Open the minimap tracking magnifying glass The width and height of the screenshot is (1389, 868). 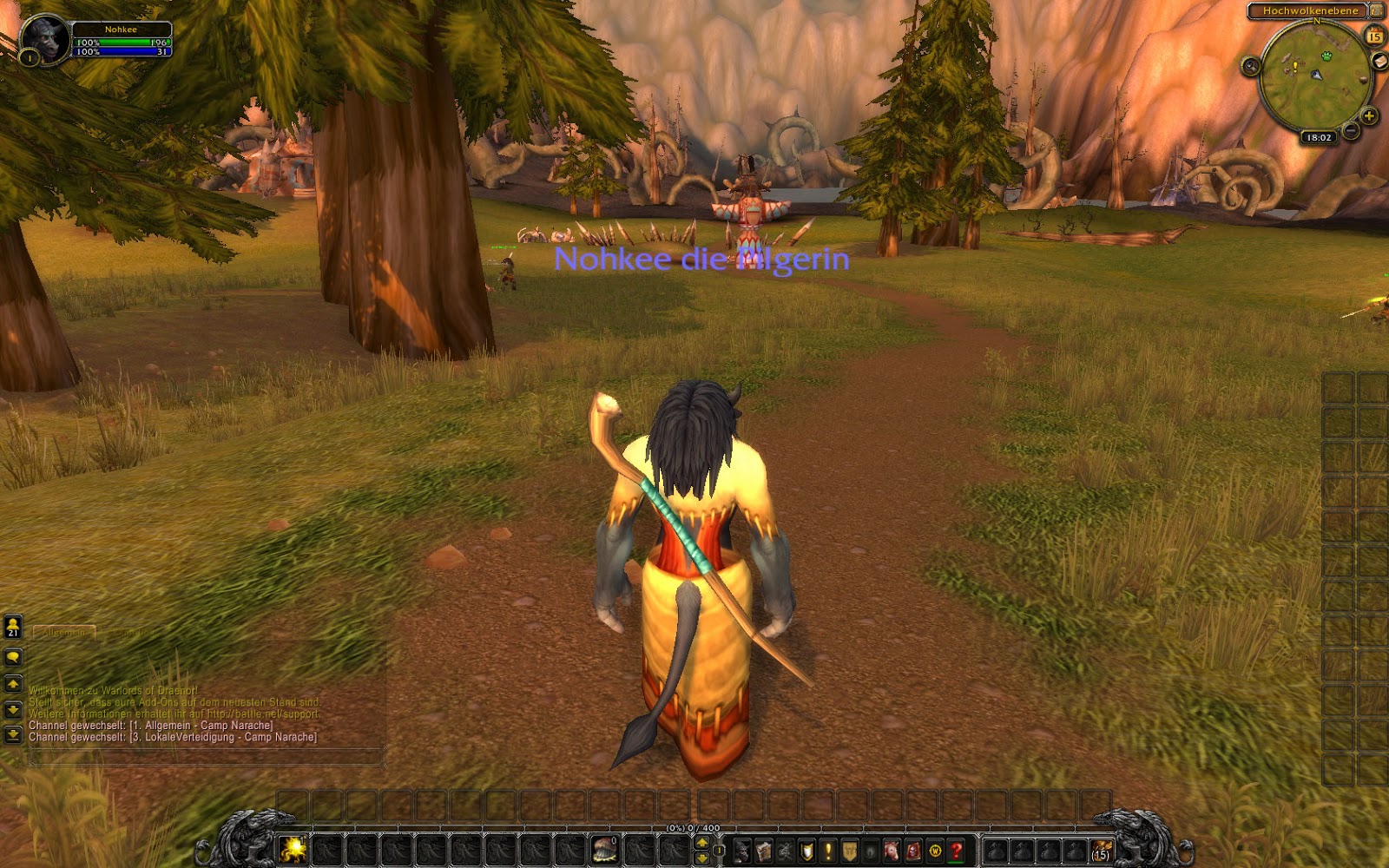tap(1251, 66)
